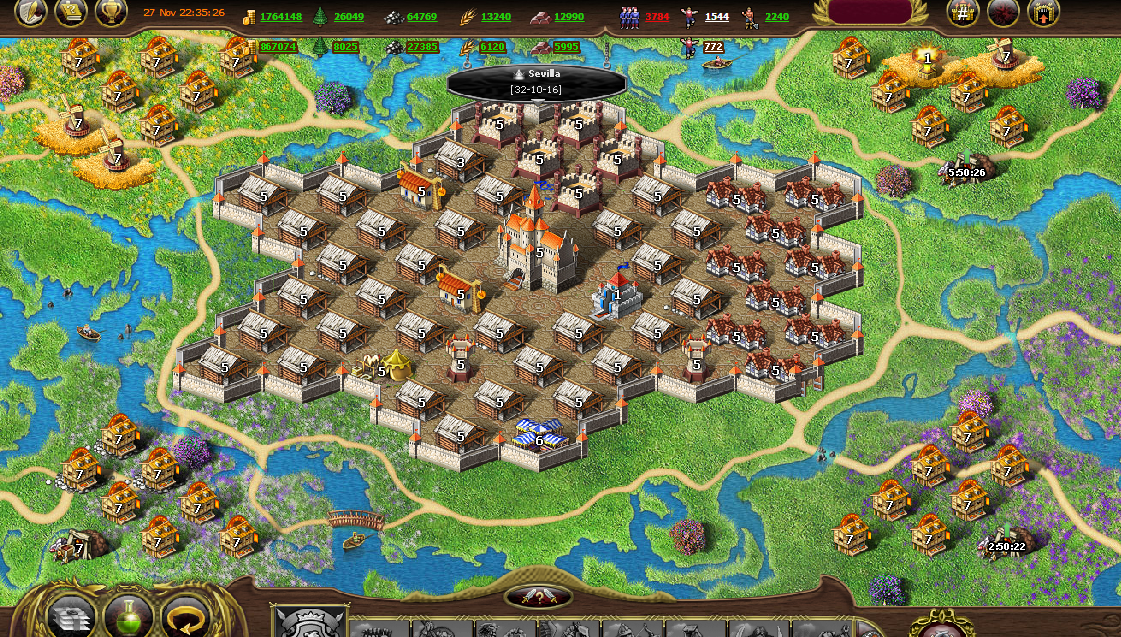
Task: Click the workers count 2240
Action: (x=776, y=17)
